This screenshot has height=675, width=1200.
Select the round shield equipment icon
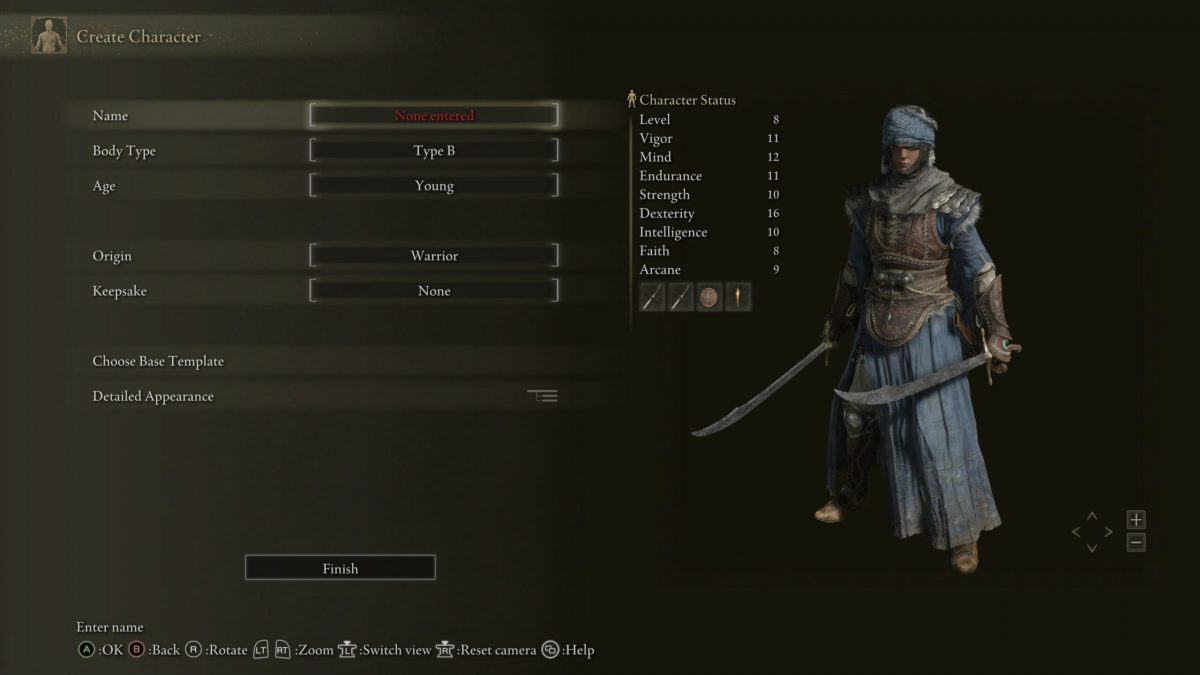[x=710, y=297]
